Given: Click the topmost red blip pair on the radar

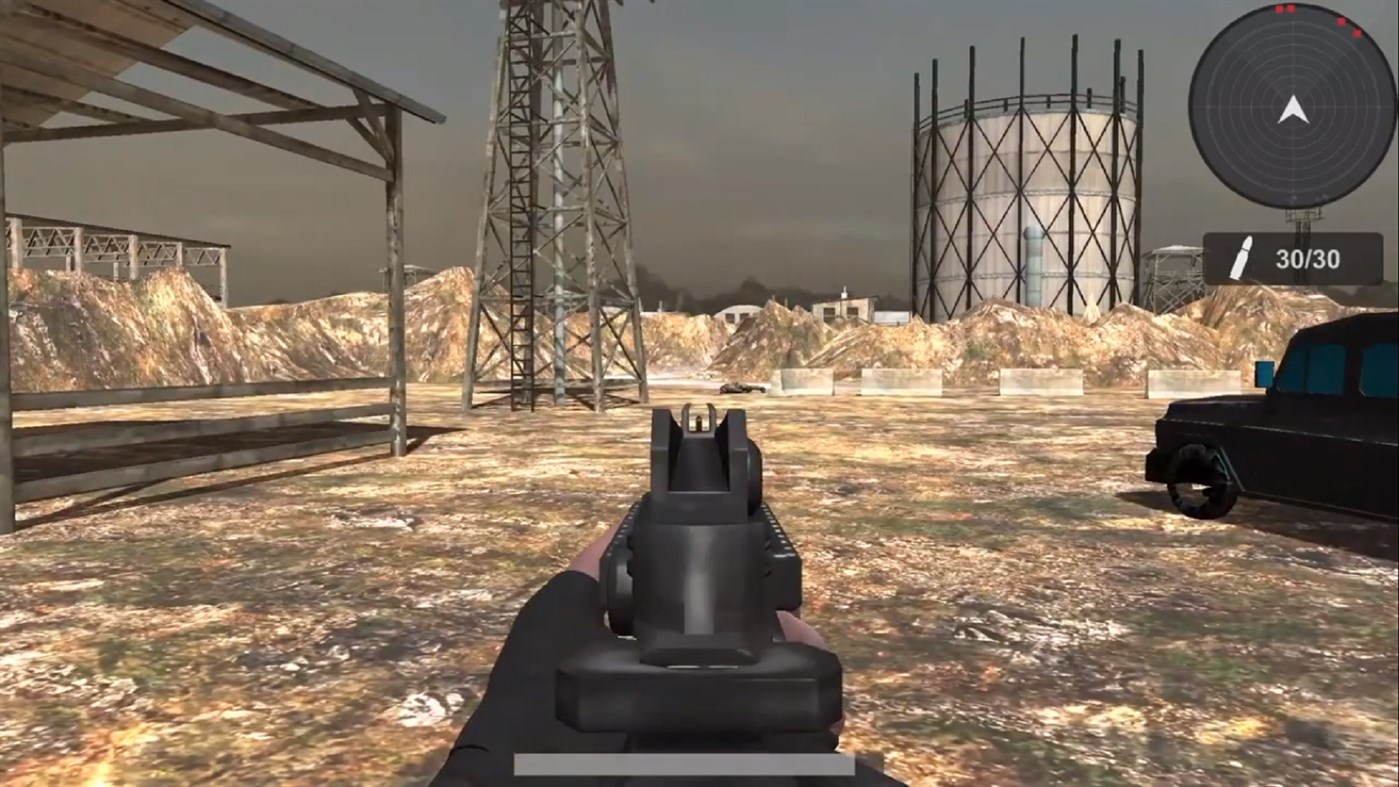Looking at the screenshot, I should click(x=1285, y=8).
